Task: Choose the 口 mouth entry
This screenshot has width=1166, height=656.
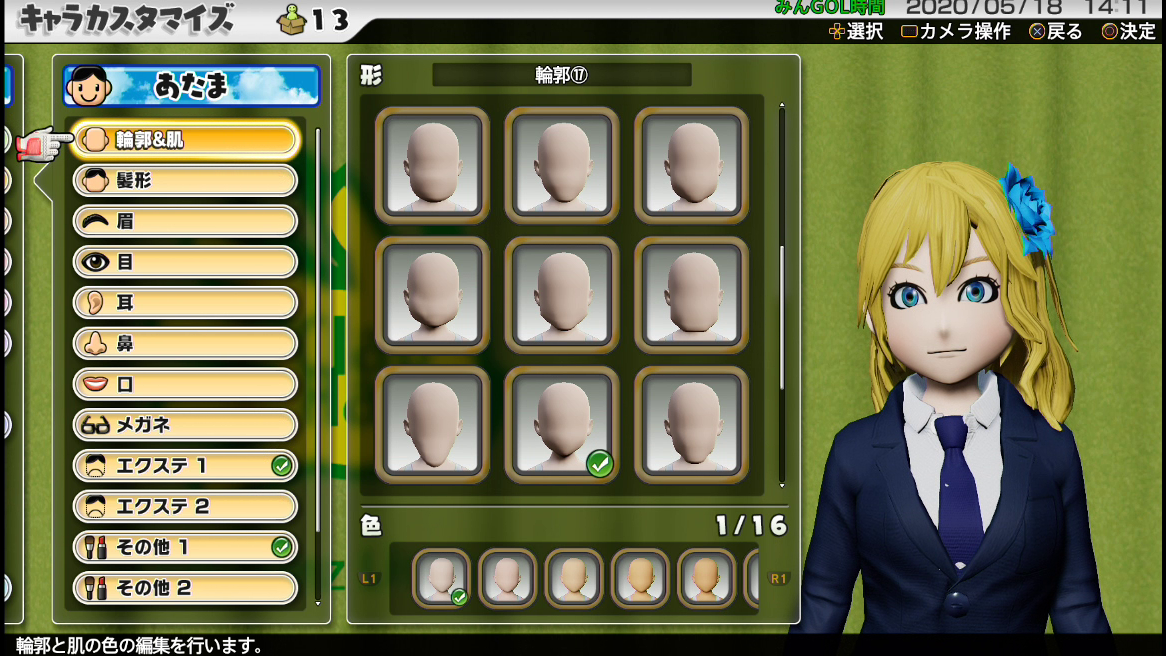Action: (186, 384)
